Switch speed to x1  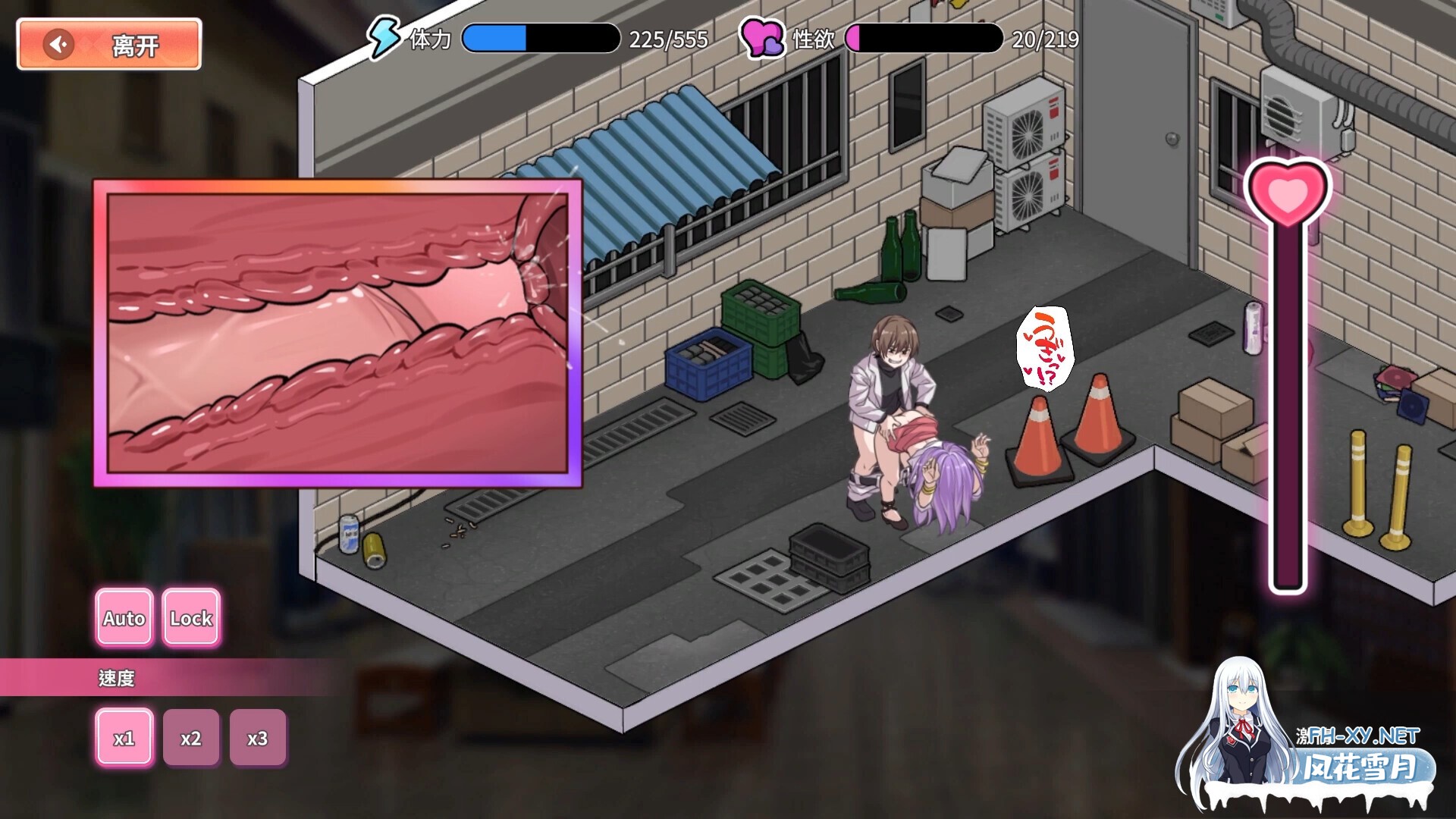pyautogui.click(x=124, y=736)
